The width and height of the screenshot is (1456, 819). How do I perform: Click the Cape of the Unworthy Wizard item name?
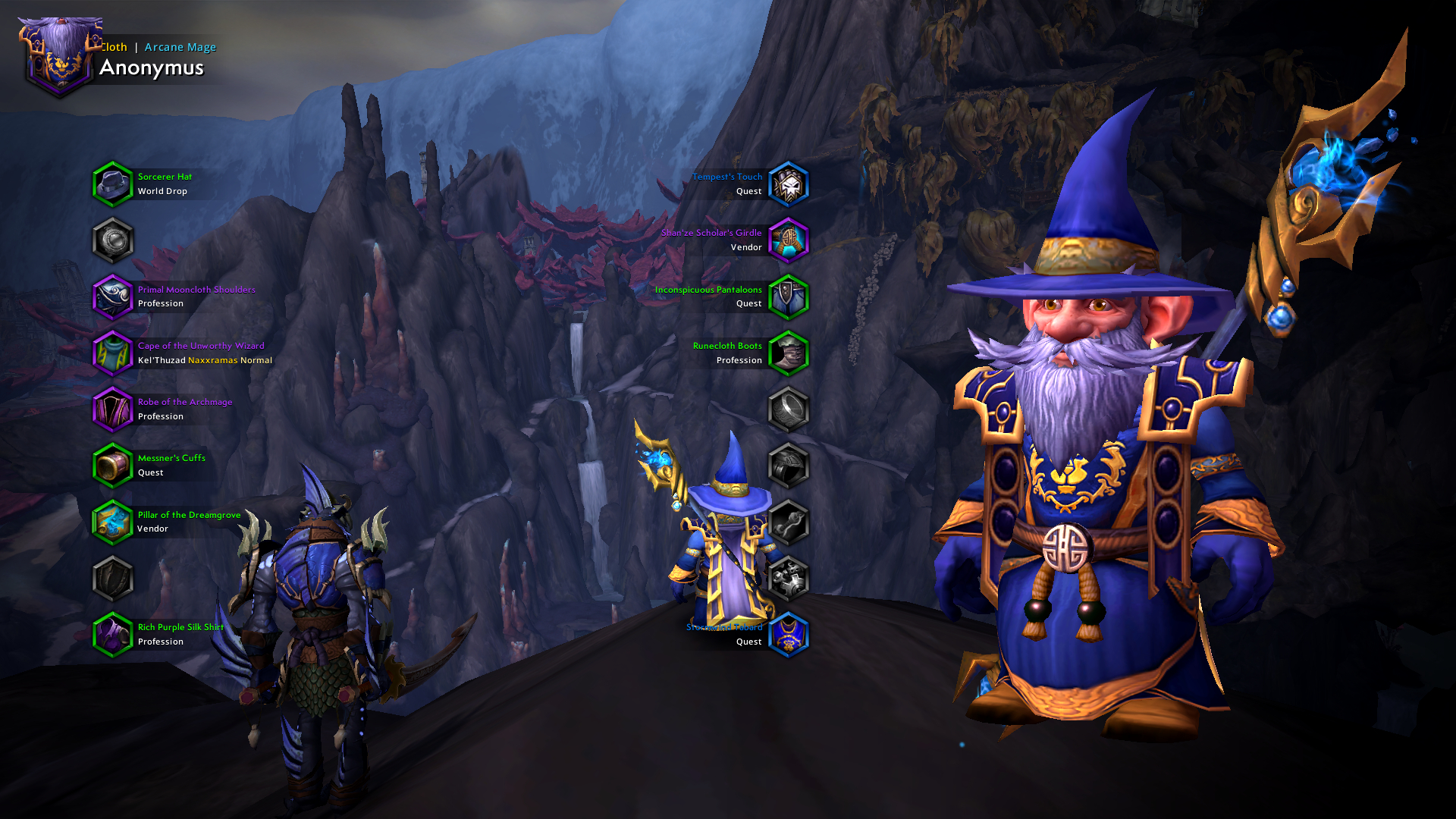click(x=200, y=345)
